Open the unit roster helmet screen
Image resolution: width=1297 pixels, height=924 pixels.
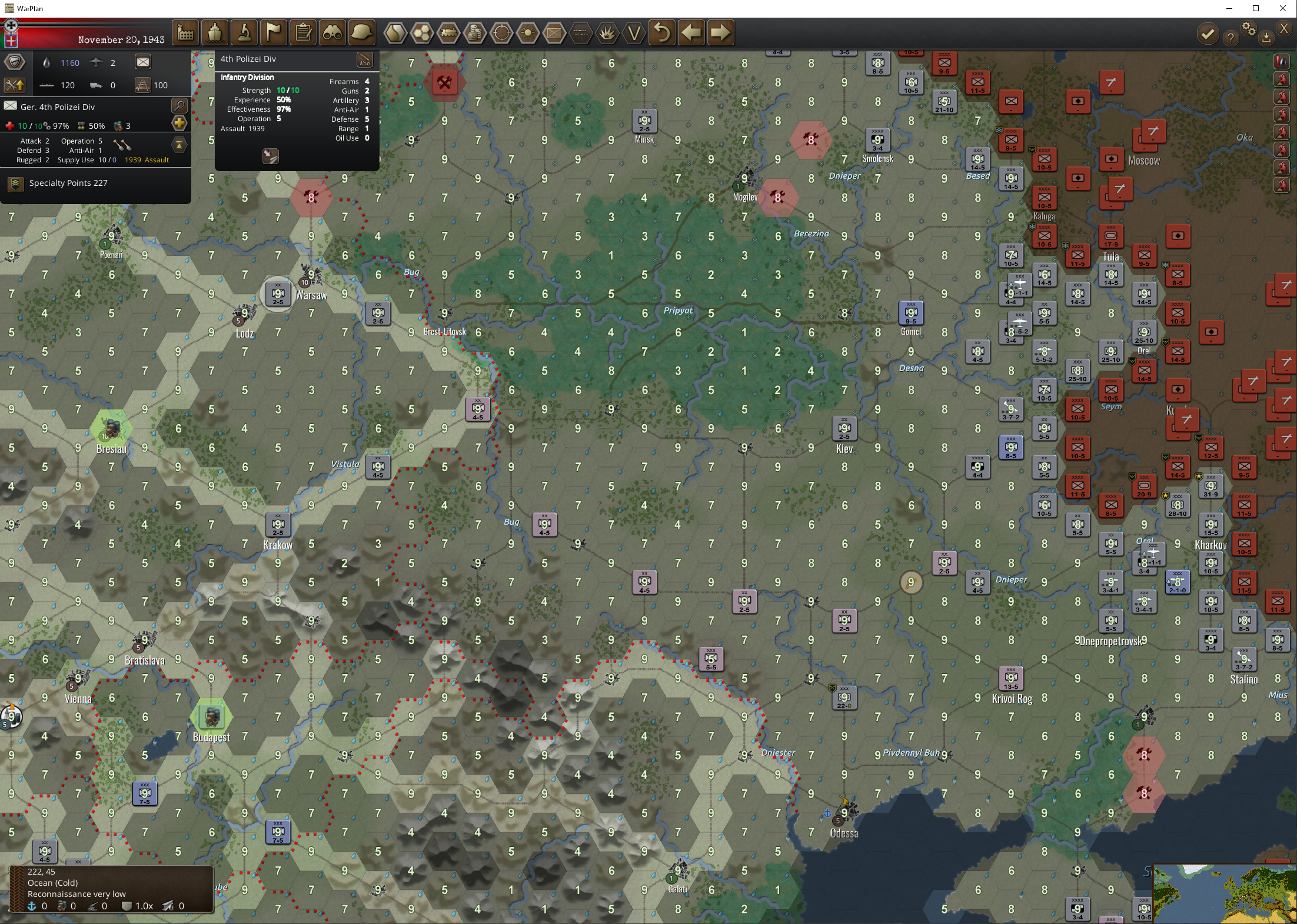click(362, 32)
